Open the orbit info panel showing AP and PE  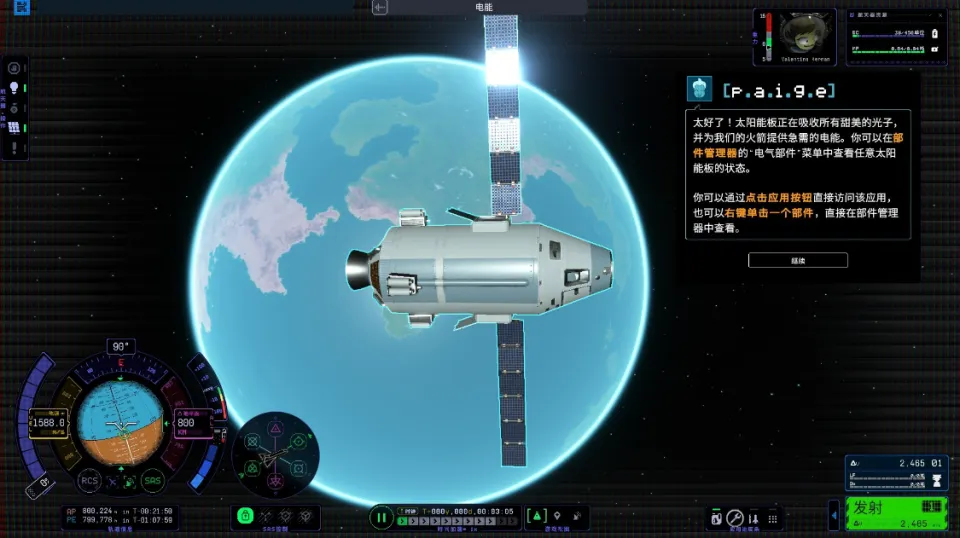tap(118, 515)
